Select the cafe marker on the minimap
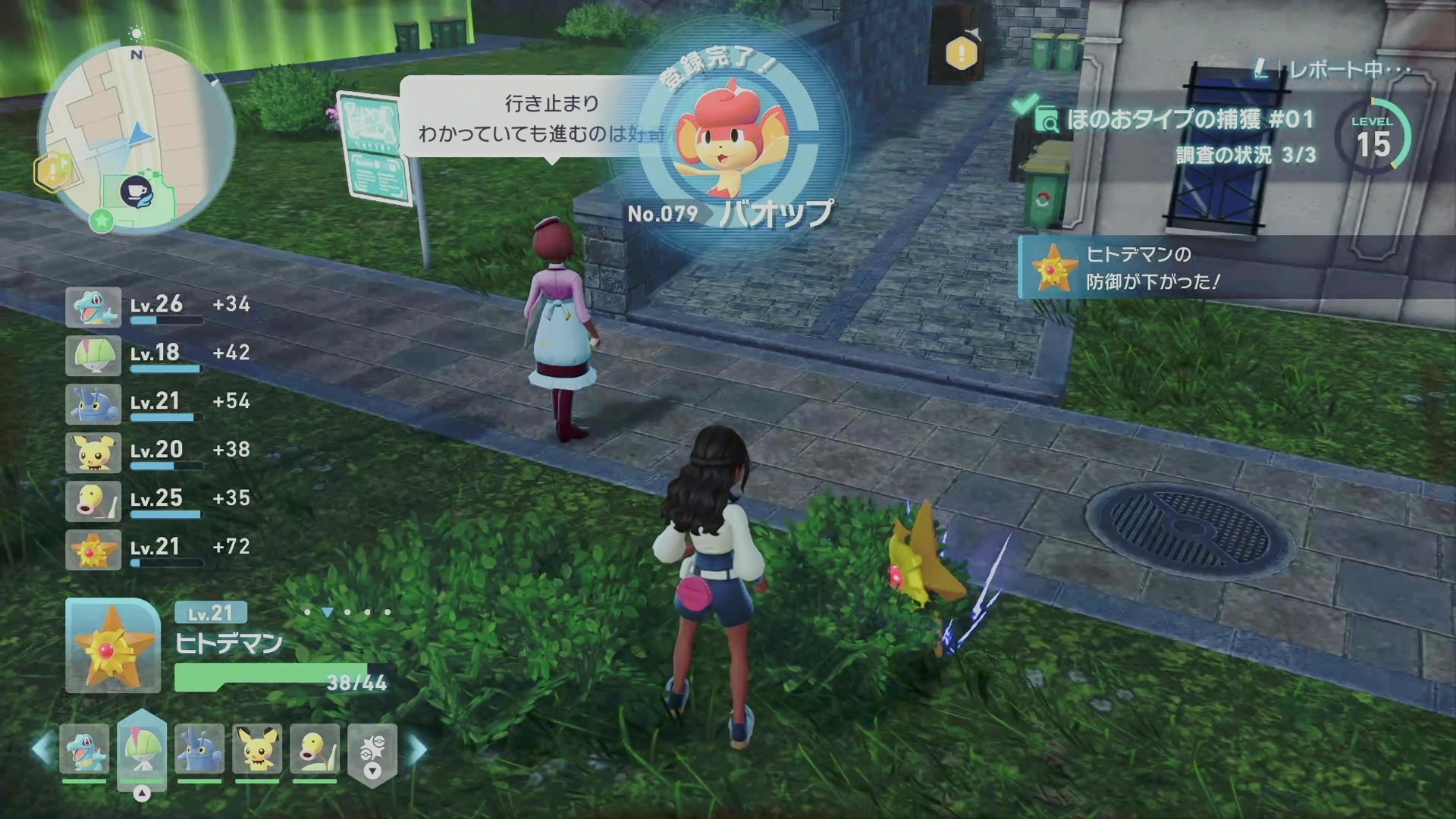1456x819 pixels. click(137, 193)
